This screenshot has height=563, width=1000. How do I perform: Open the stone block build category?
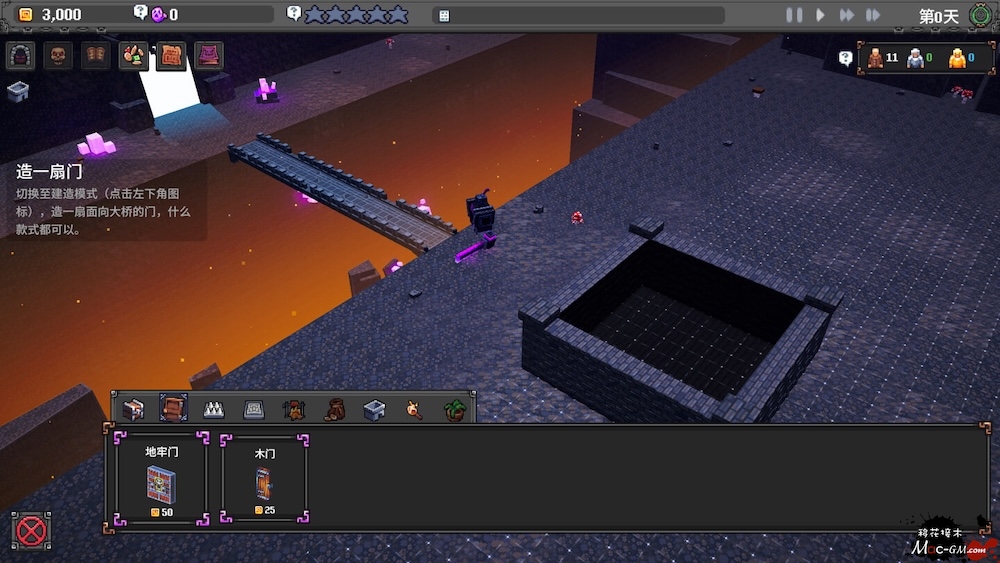tap(374, 409)
